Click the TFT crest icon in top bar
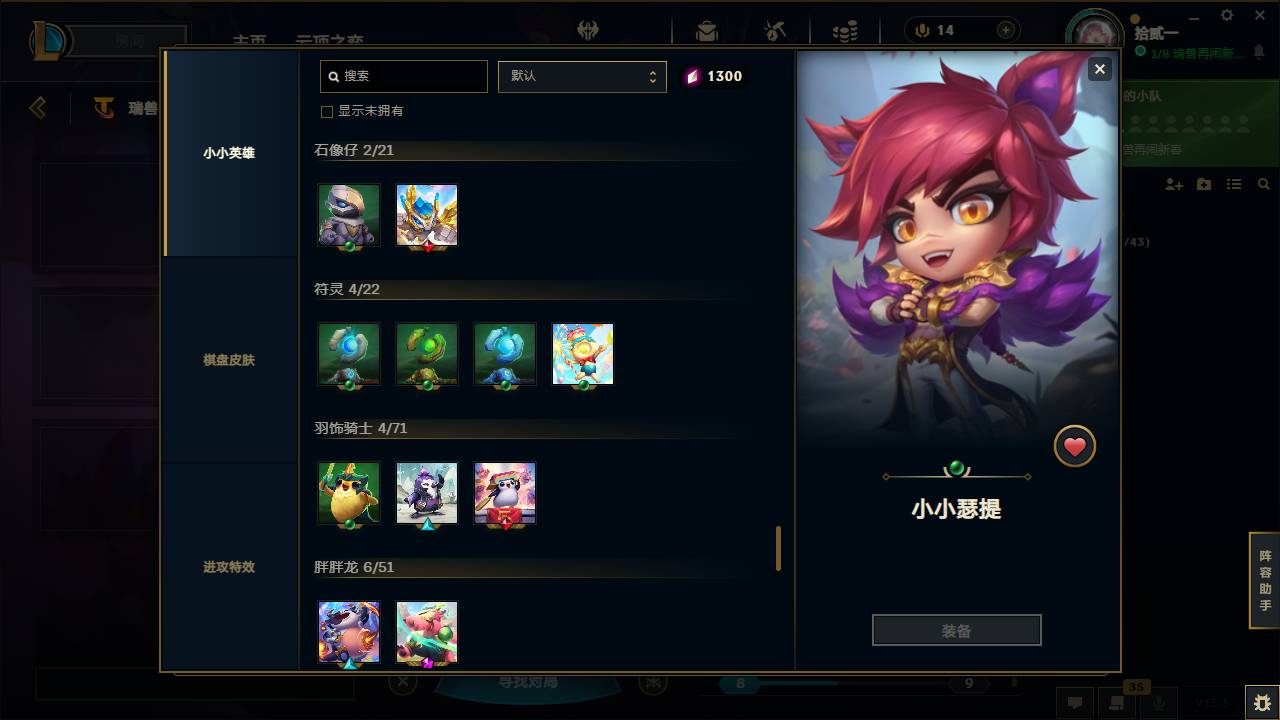 click(x=589, y=30)
